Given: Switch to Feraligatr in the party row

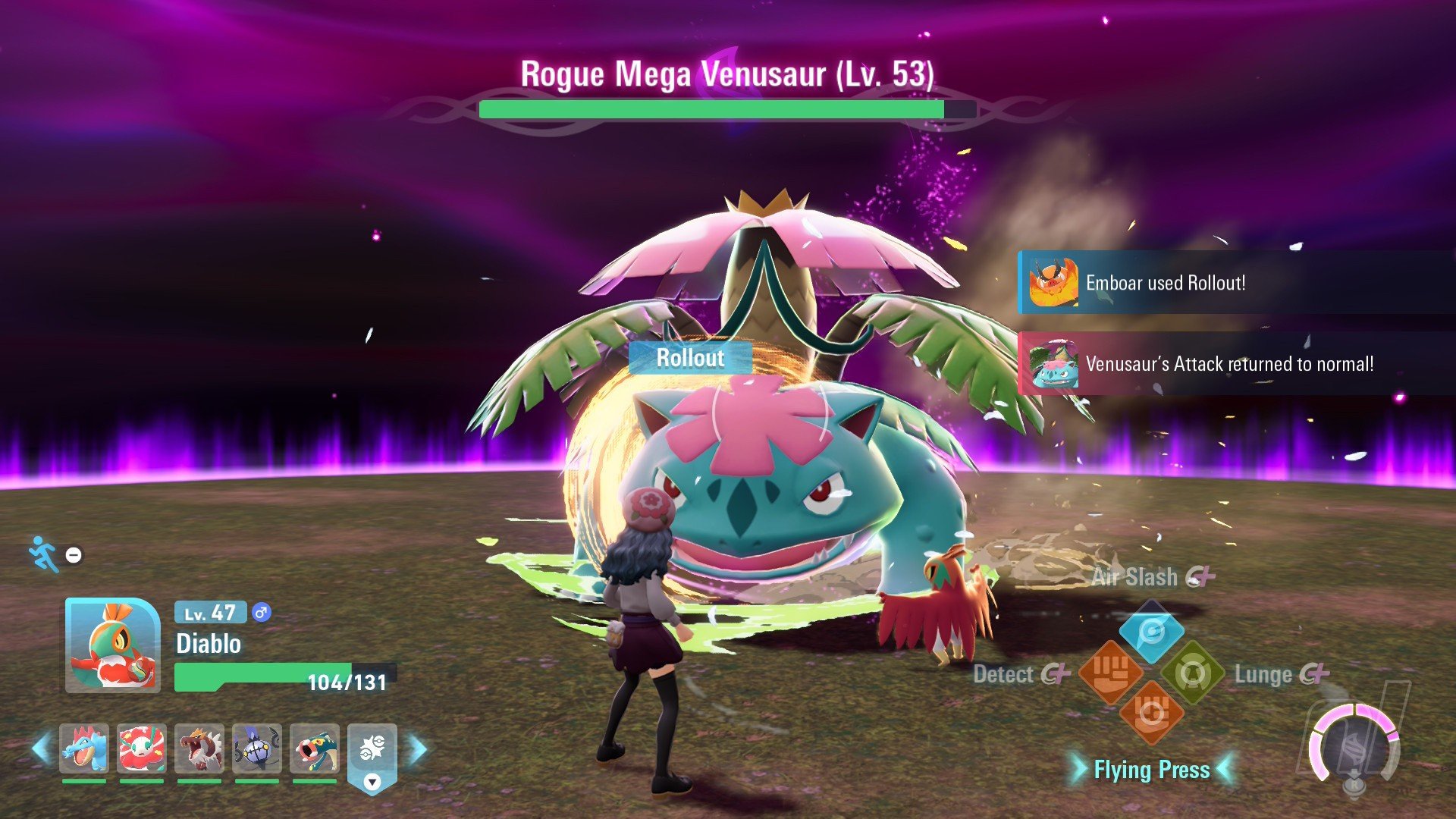Looking at the screenshot, I should coord(84,748).
